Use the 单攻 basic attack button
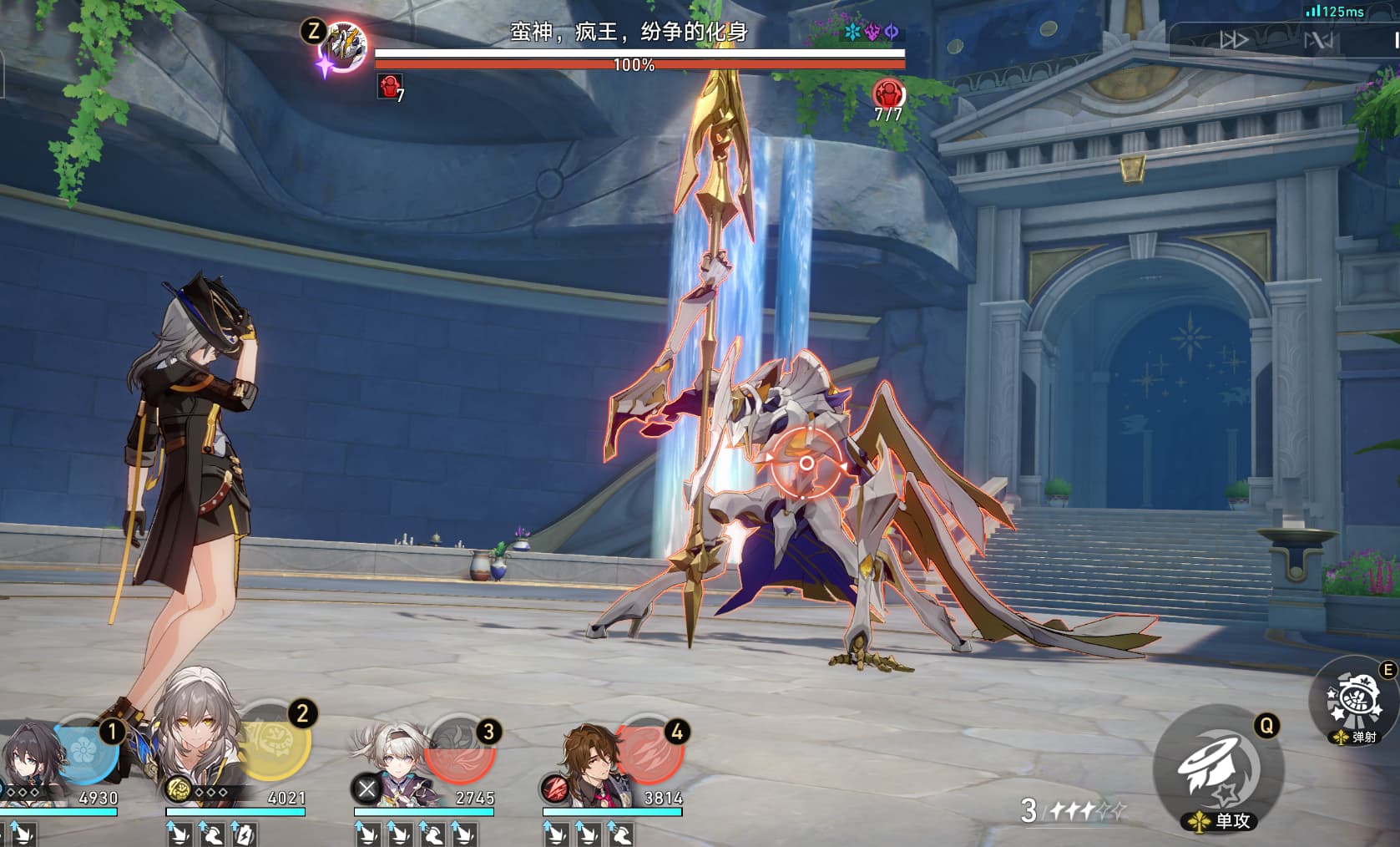Screen dimensions: 1400x847 click(x=1218, y=768)
